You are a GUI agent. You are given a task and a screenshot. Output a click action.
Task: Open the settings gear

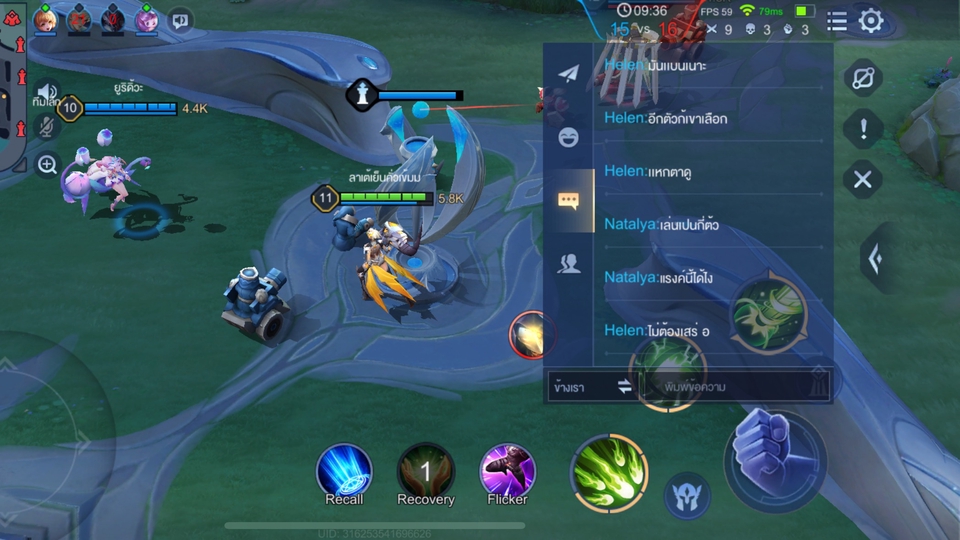click(x=871, y=21)
